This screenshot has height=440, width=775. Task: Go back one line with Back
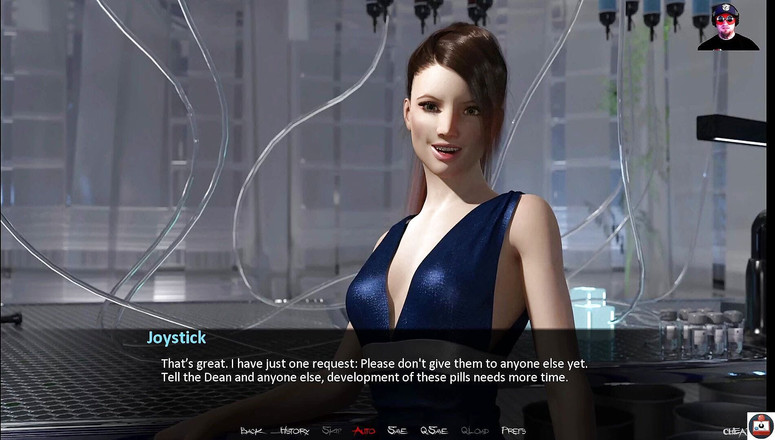pos(251,431)
